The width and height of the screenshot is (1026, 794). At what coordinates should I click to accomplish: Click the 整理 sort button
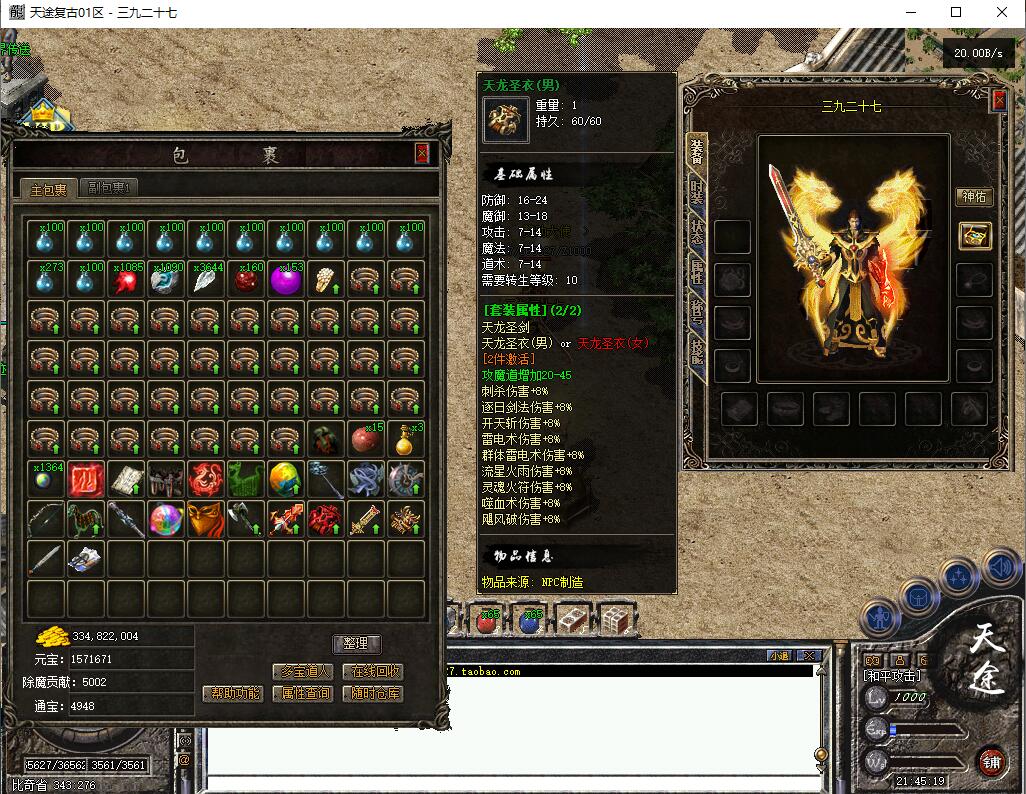pyautogui.click(x=356, y=644)
